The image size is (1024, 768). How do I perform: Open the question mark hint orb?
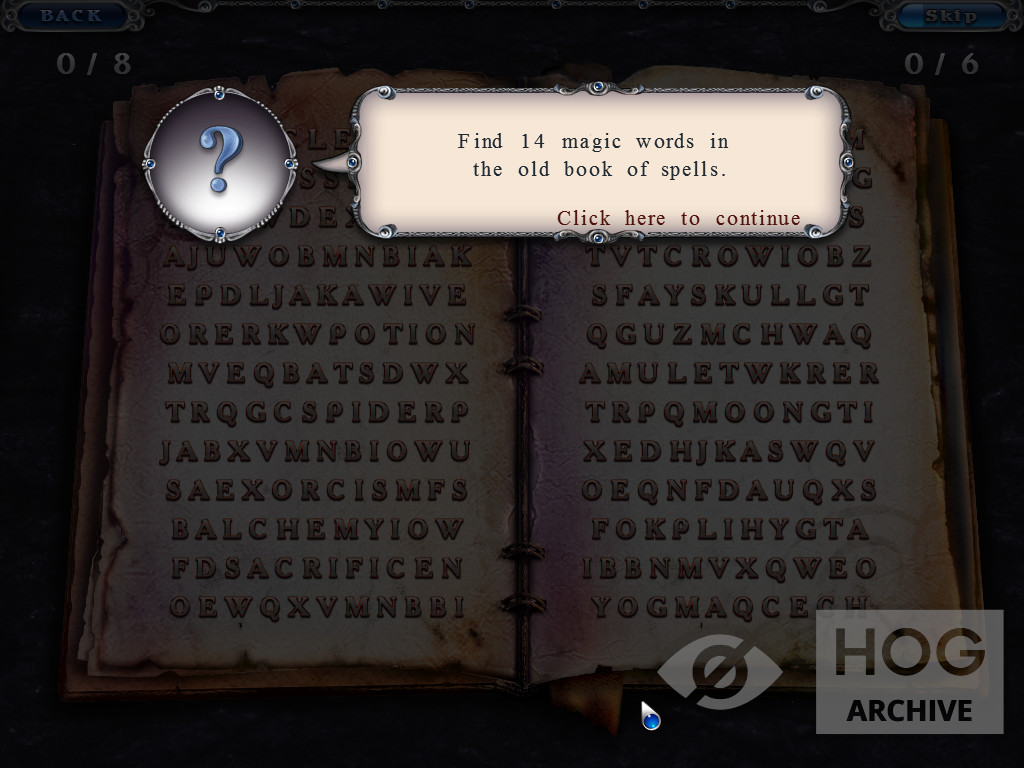(220, 163)
